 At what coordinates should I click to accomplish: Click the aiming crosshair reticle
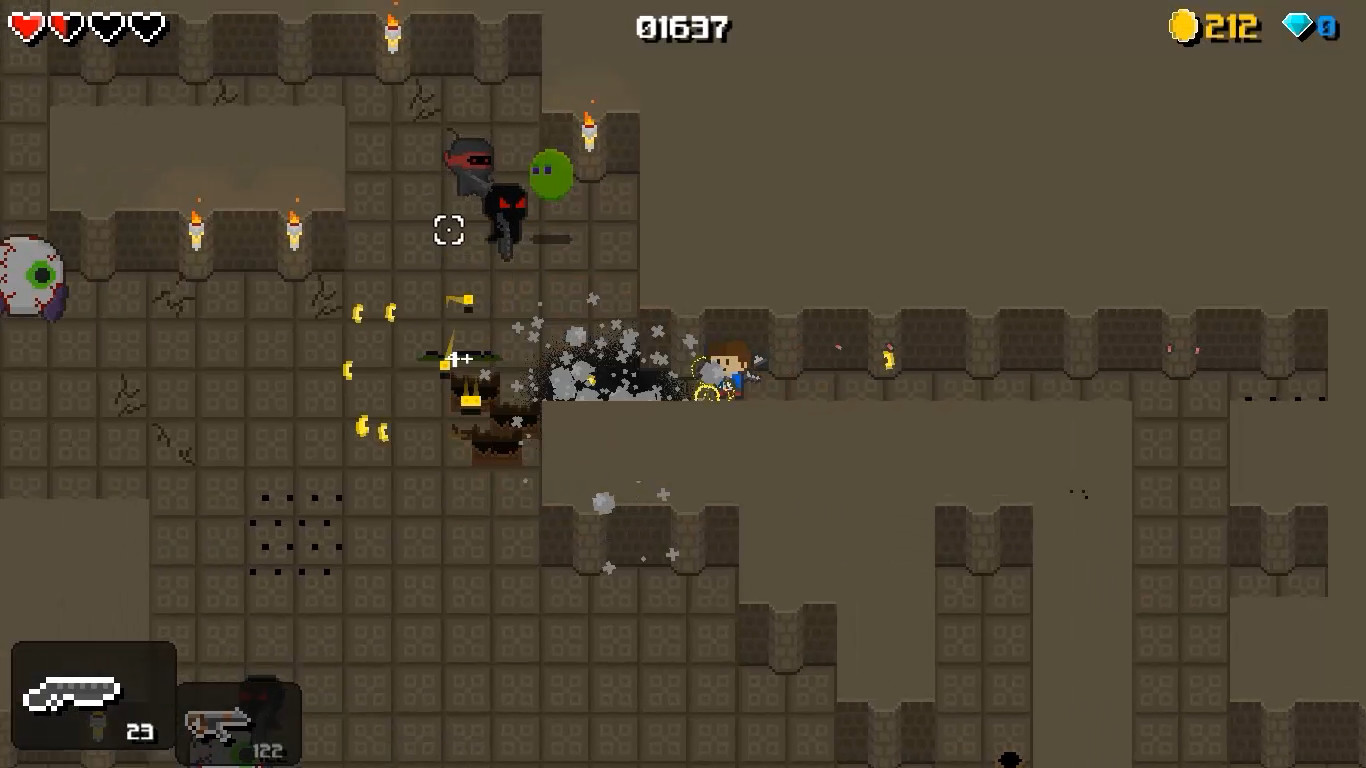pyautogui.click(x=448, y=231)
